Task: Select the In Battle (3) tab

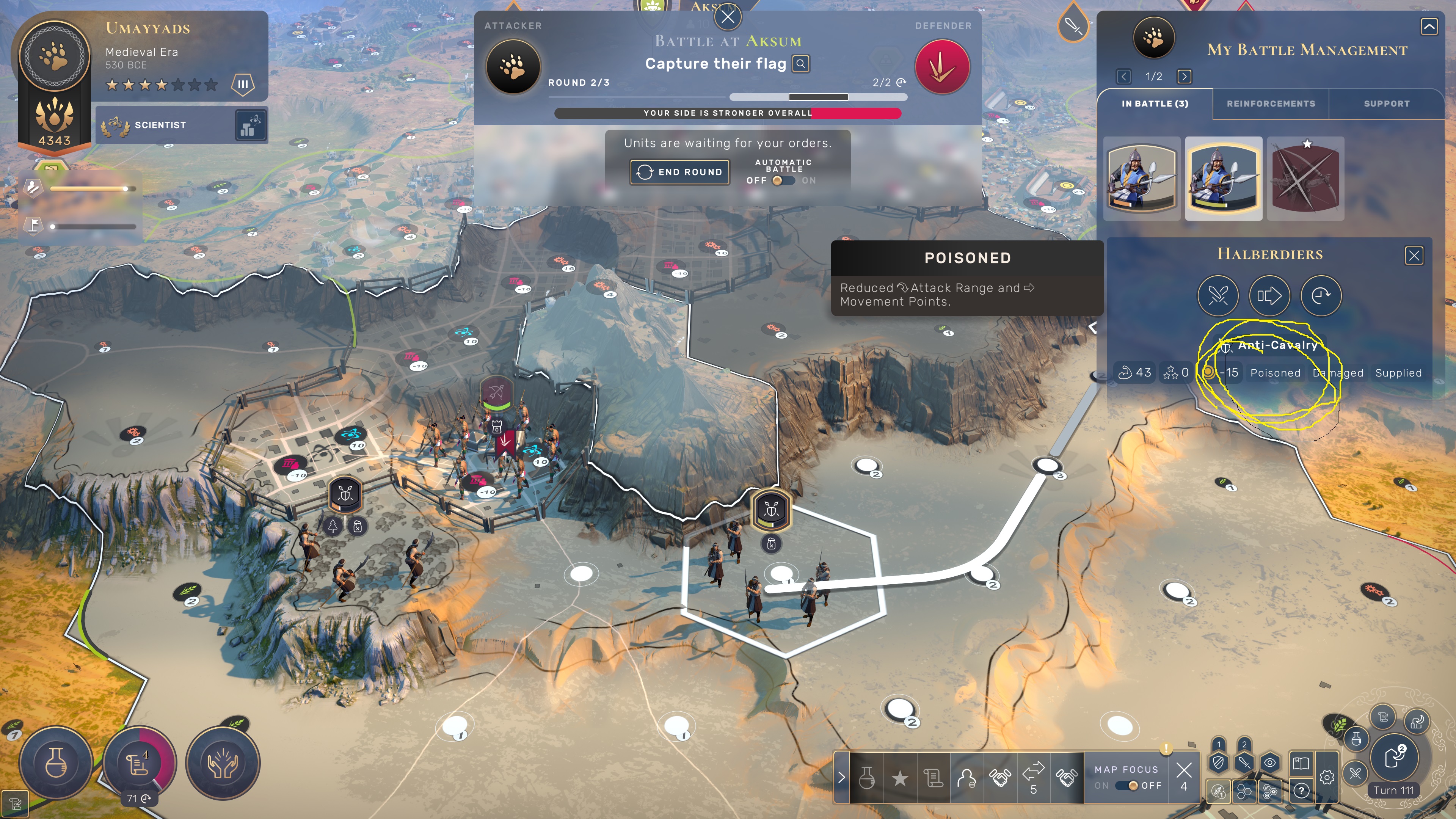Action: 1155,104
